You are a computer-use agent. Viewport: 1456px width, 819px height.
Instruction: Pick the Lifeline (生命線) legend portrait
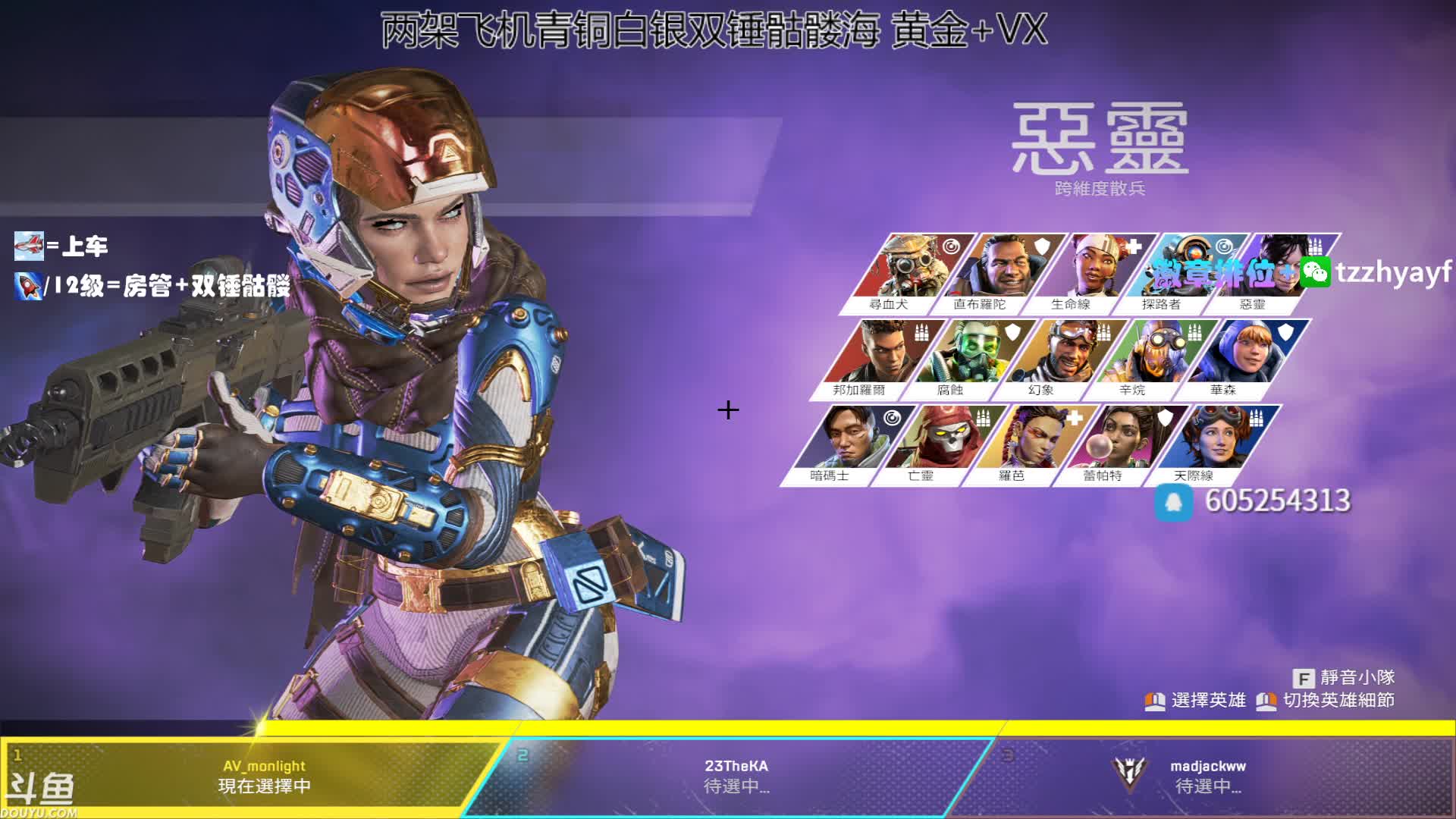[1088, 273]
